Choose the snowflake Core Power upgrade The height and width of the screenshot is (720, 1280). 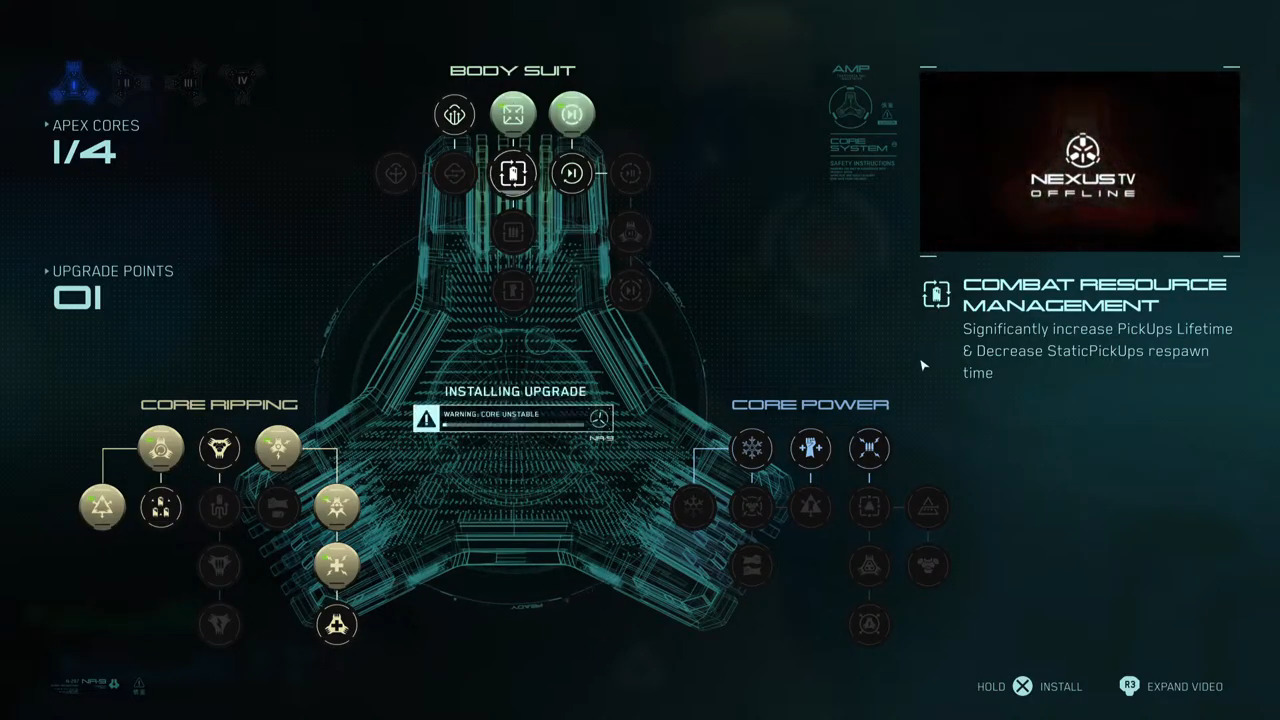point(751,448)
